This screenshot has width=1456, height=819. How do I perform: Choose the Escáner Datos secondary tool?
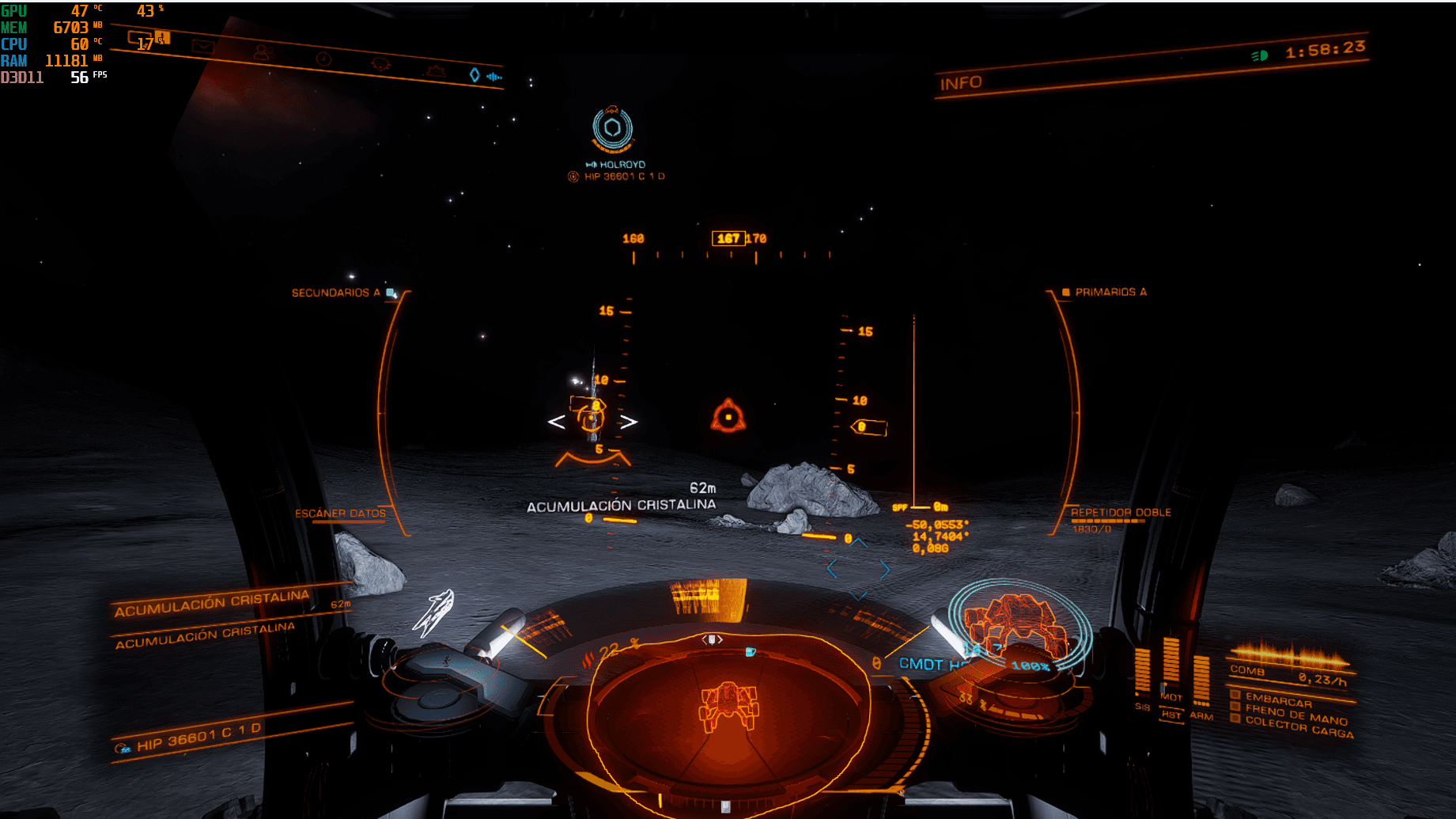click(x=340, y=514)
